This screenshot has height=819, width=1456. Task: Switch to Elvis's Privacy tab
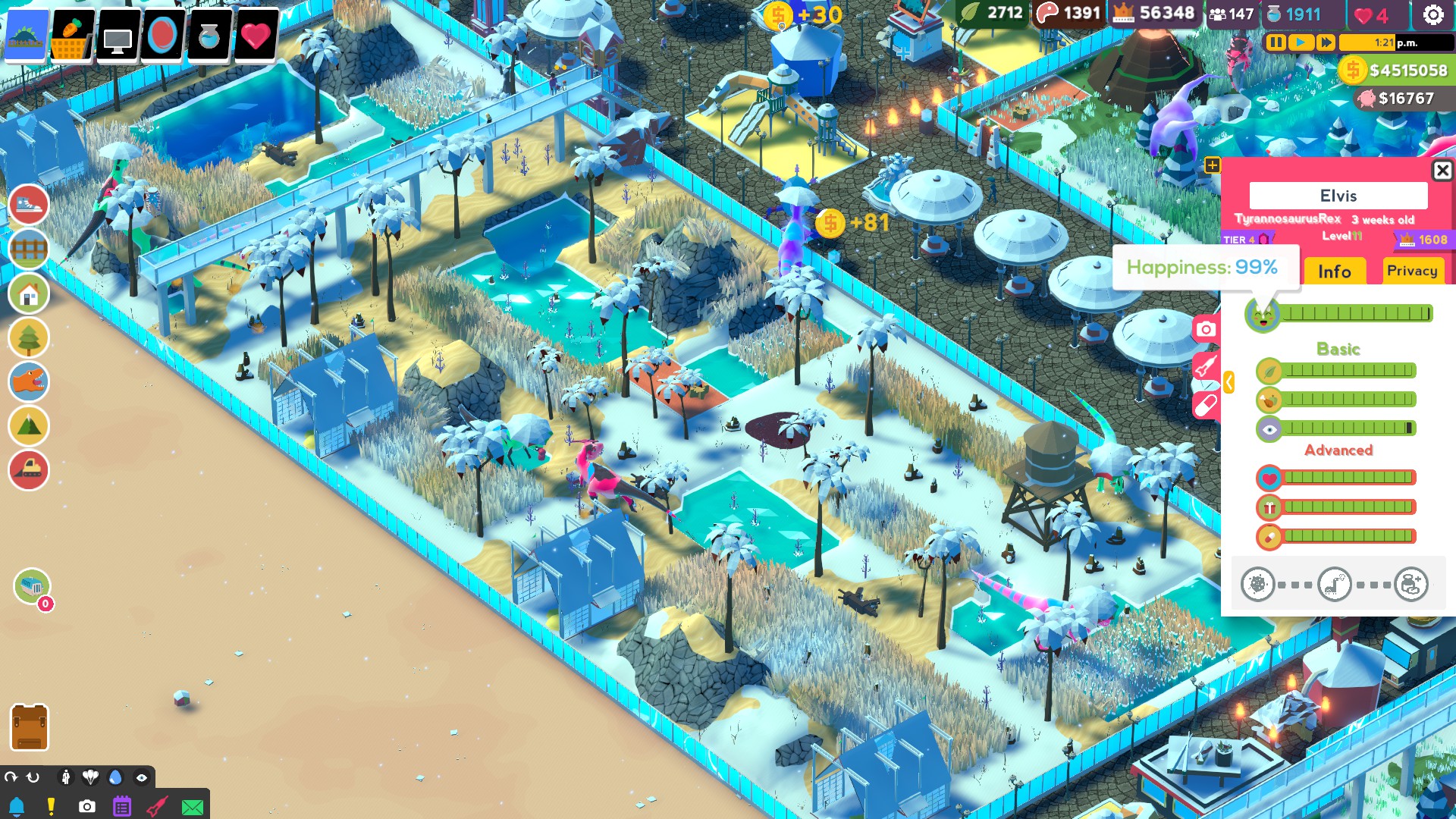click(1412, 271)
